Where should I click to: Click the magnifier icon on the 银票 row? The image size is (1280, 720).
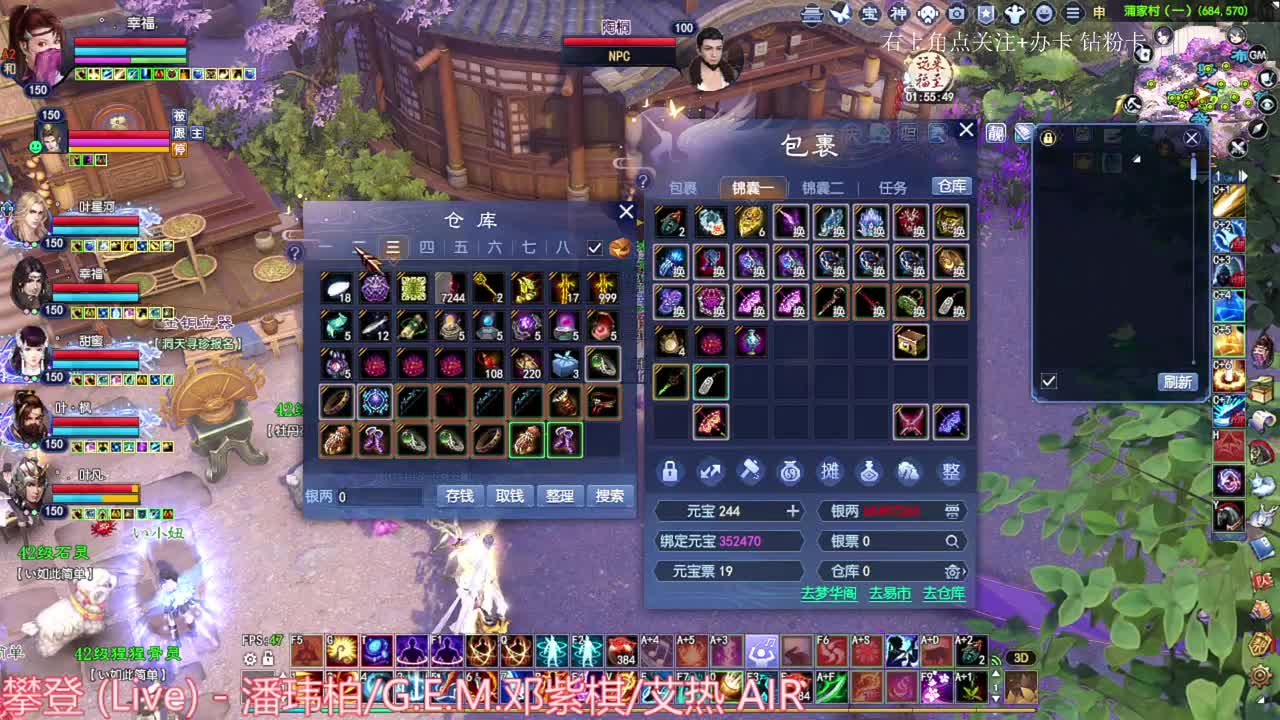[950, 541]
